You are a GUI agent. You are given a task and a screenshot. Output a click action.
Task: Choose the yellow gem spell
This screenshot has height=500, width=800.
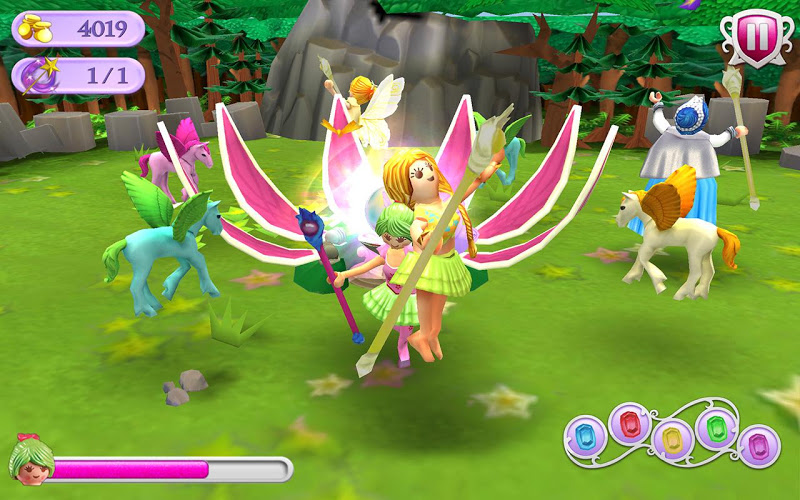coord(672,441)
